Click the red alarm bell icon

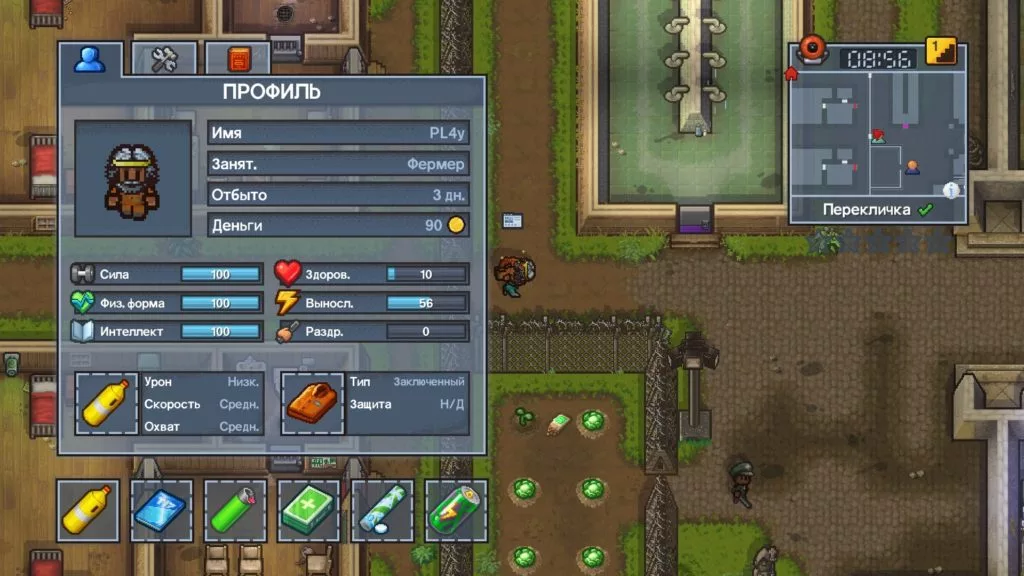point(813,48)
